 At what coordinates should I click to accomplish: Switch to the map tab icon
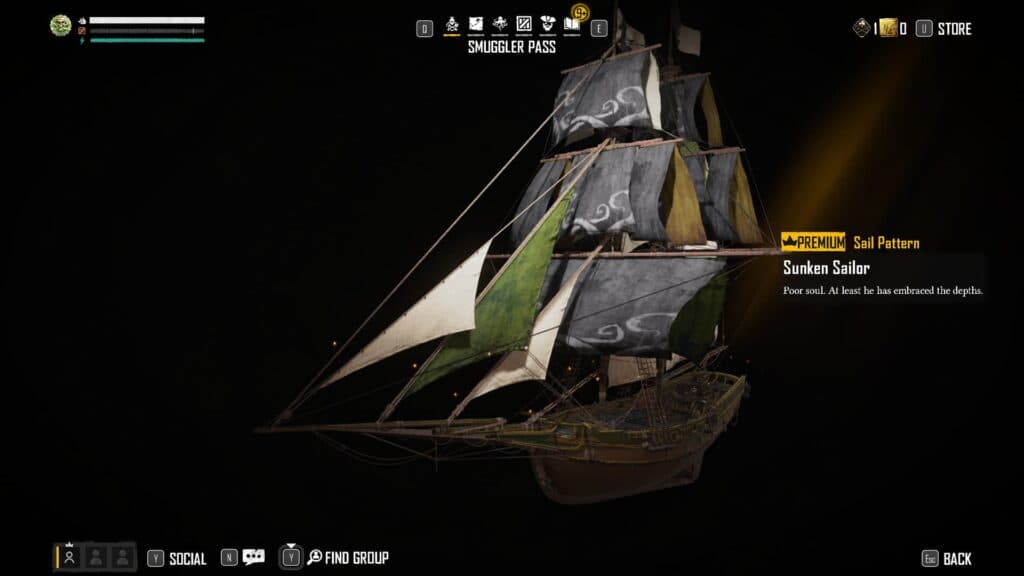tap(476, 24)
